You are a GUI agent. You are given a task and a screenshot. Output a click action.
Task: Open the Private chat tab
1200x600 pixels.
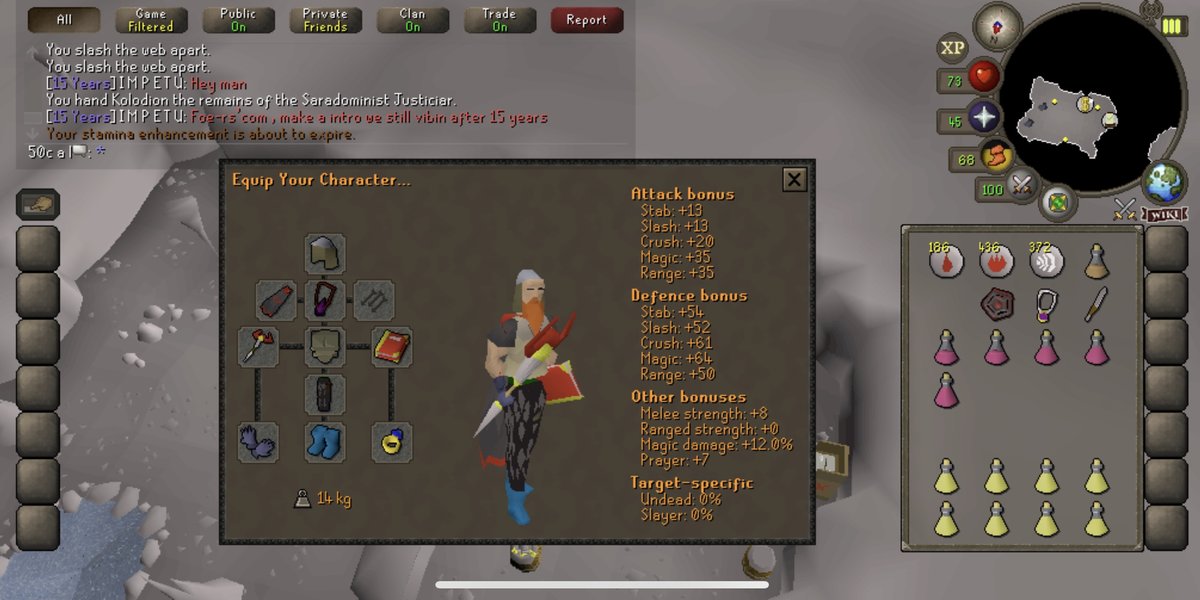point(325,20)
